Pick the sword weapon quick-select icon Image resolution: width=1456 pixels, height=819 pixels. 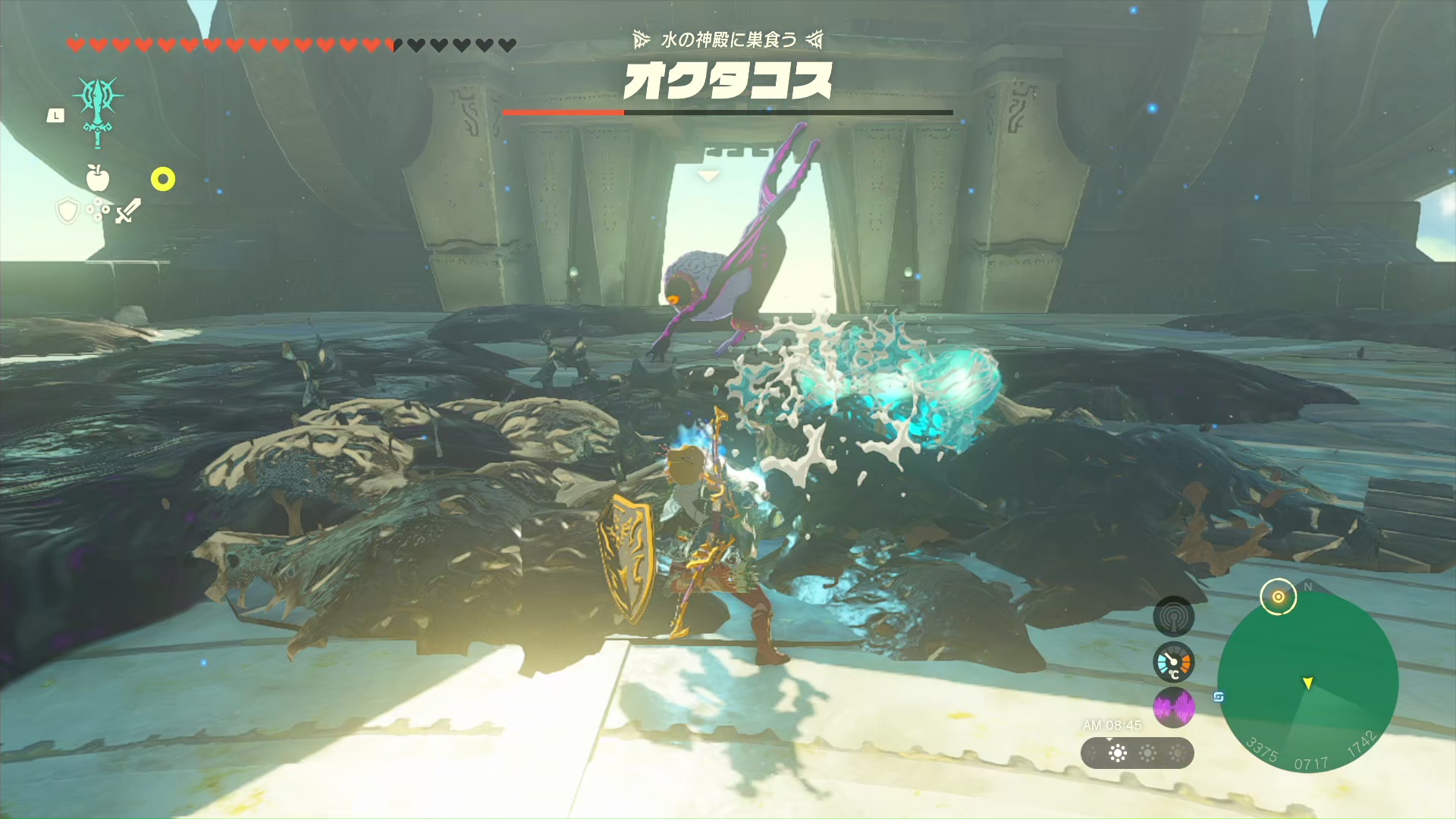click(x=128, y=211)
